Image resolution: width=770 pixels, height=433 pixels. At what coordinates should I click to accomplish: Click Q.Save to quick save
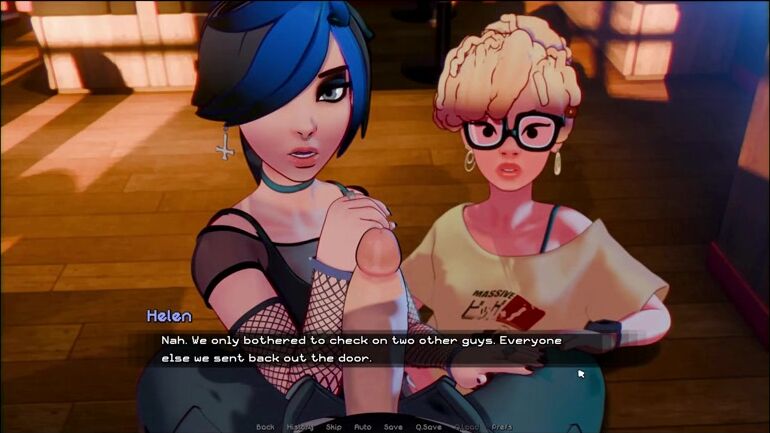428,427
